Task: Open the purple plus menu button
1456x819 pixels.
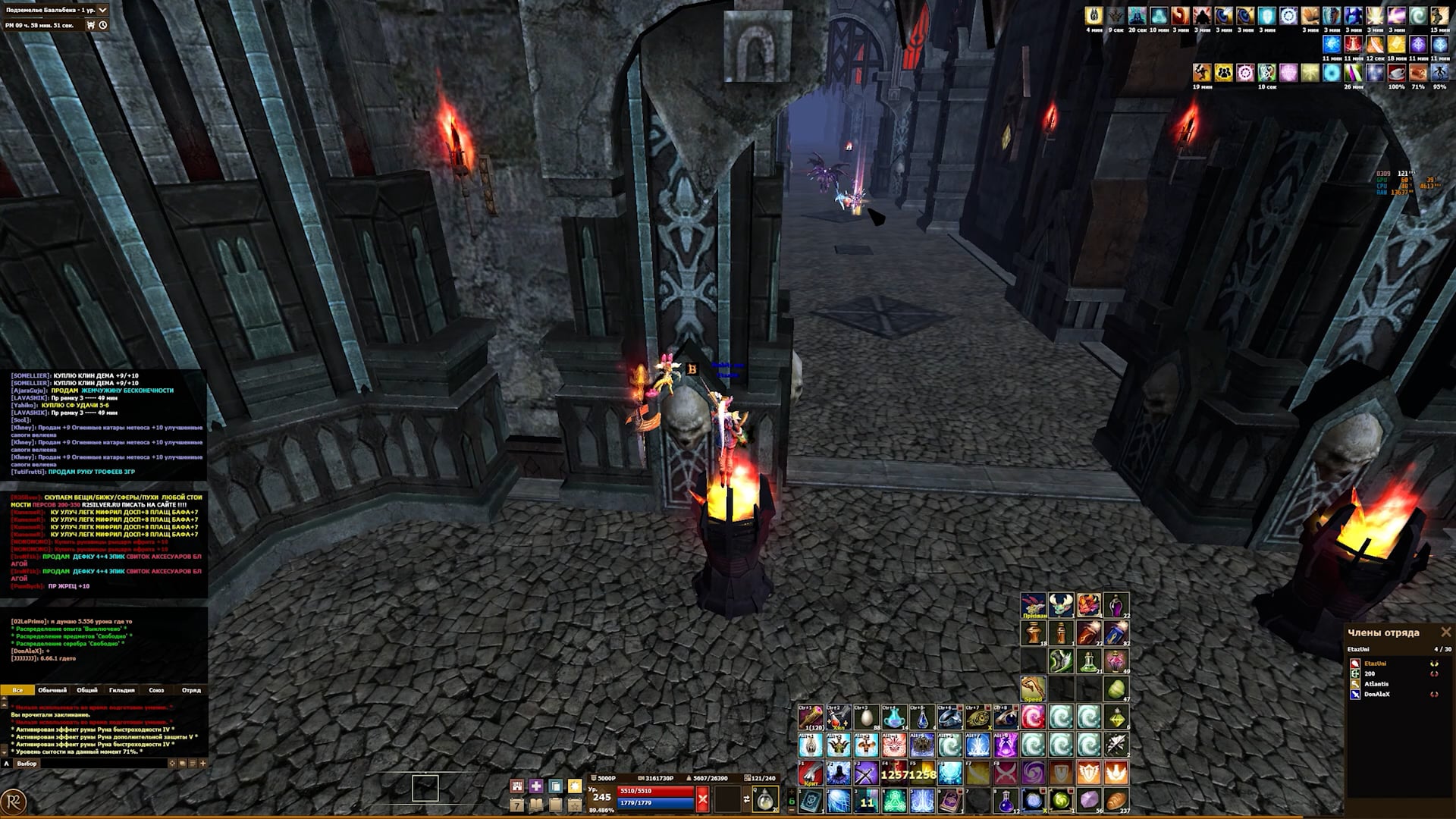Action: pyautogui.click(x=536, y=786)
